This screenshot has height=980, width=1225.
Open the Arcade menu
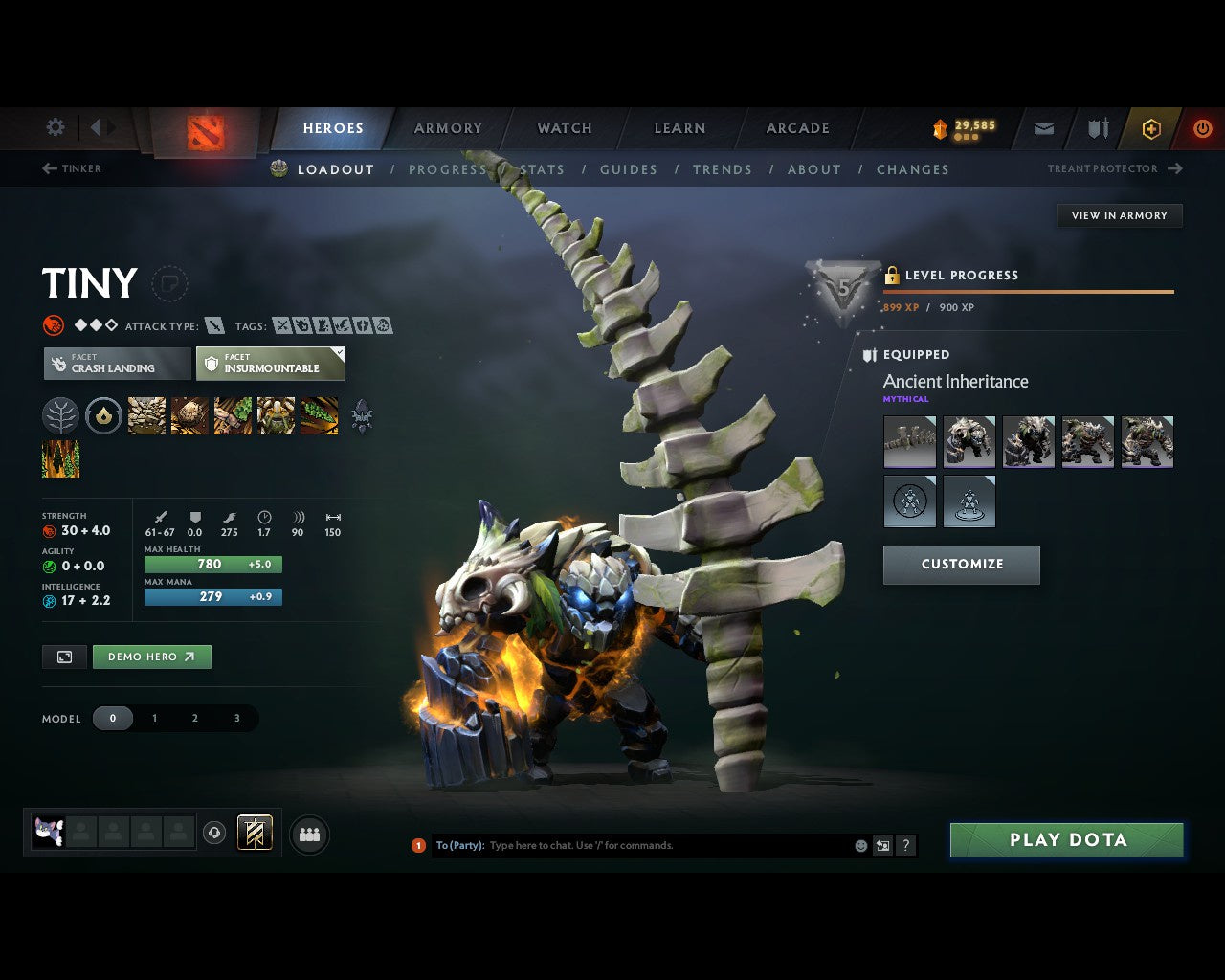[x=797, y=128]
